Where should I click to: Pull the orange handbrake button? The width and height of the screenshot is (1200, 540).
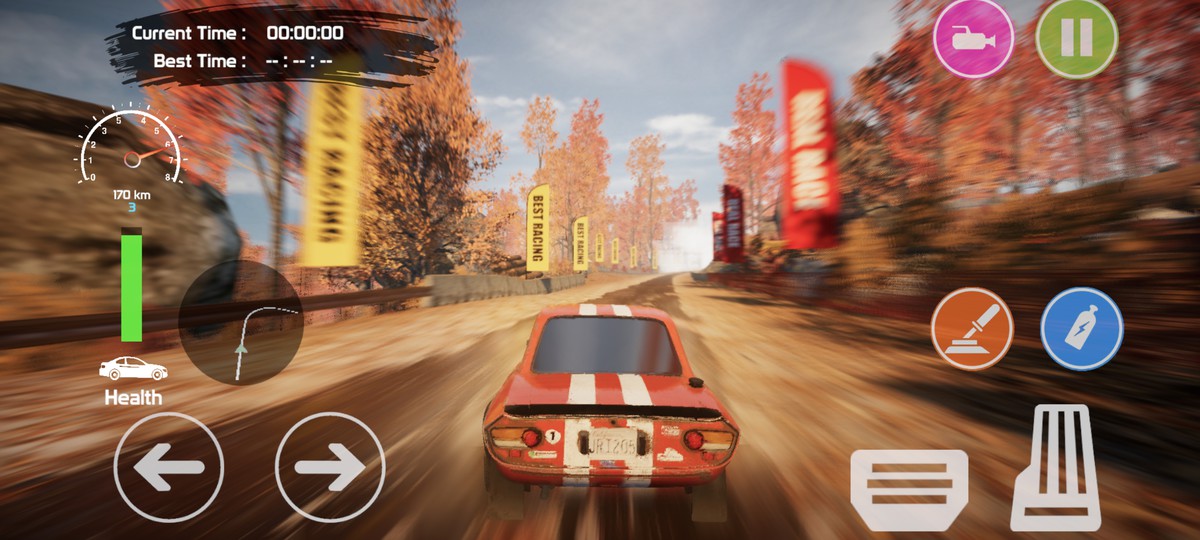[972, 329]
